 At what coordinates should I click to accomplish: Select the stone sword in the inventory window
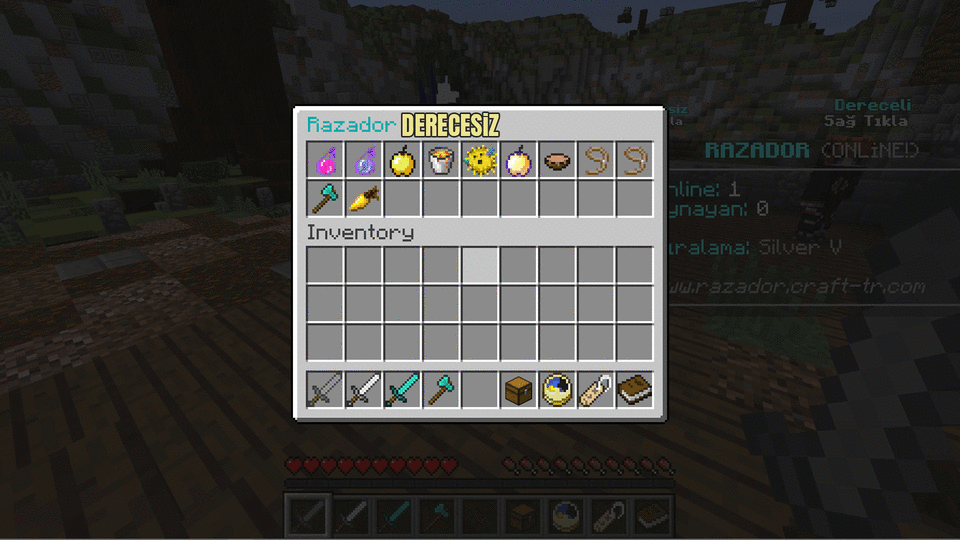tap(325, 389)
